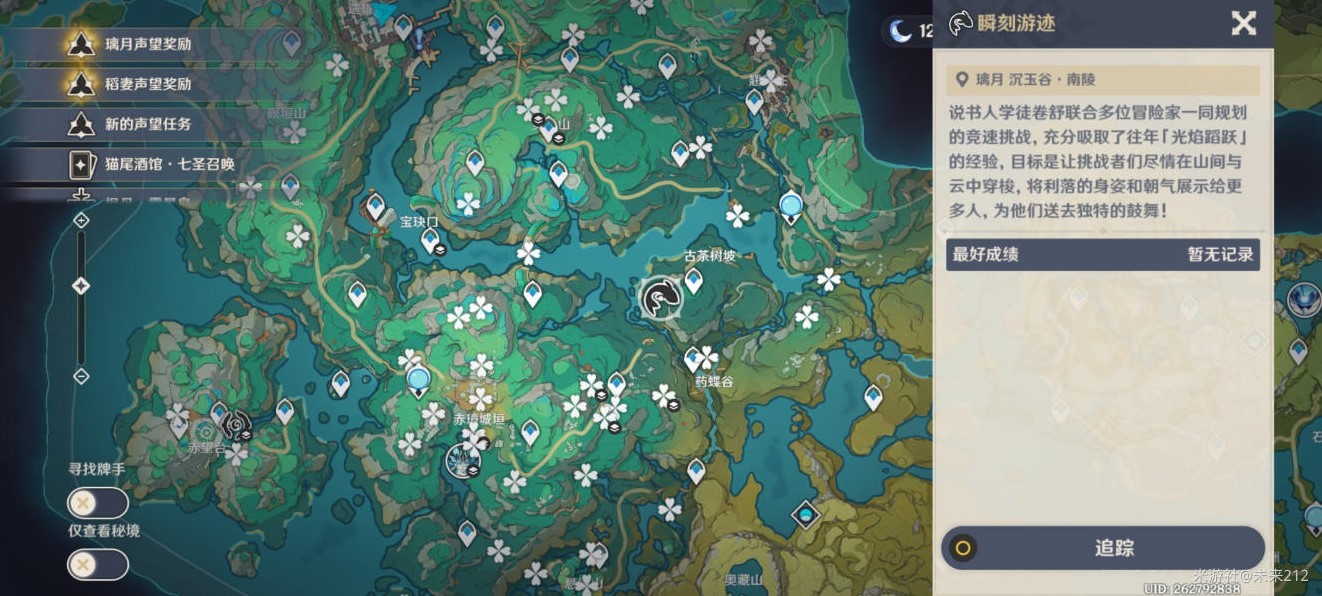Select the 稻妻声望奖励 entry
The width and height of the screenshot is (1322, 596).
click(x=148, y=84)
